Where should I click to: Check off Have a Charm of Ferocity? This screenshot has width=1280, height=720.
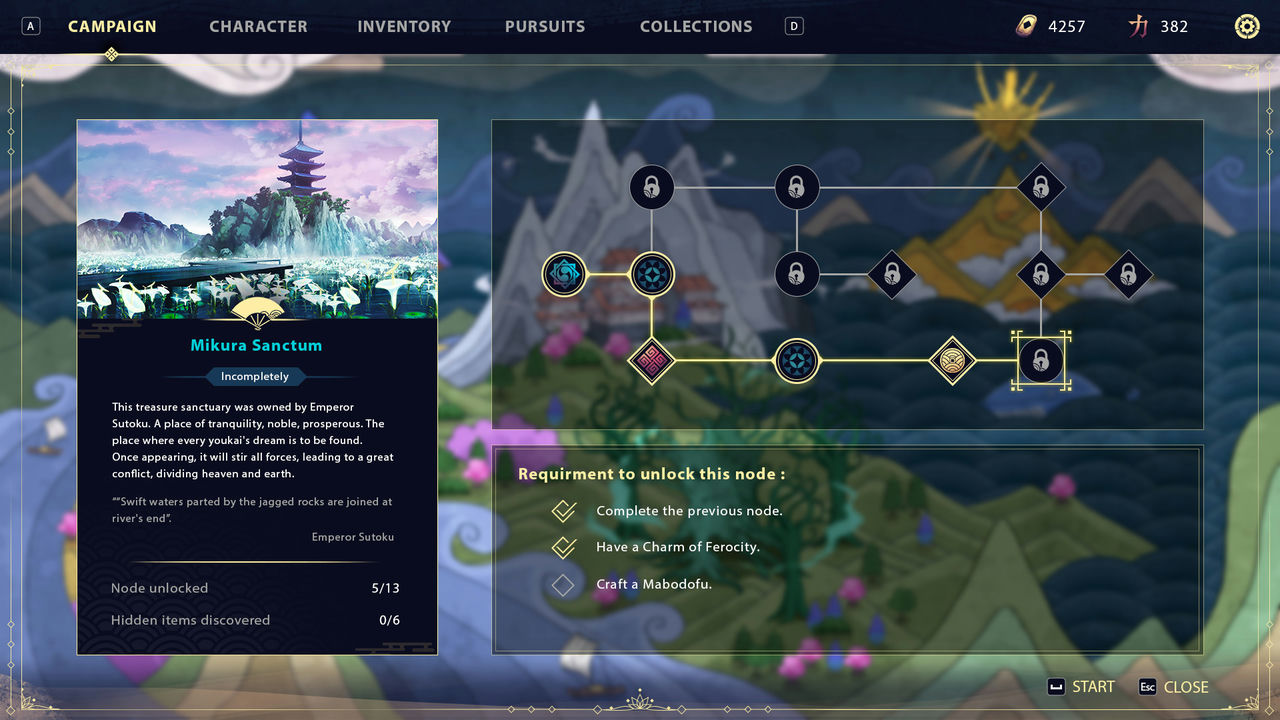[562, 547]
